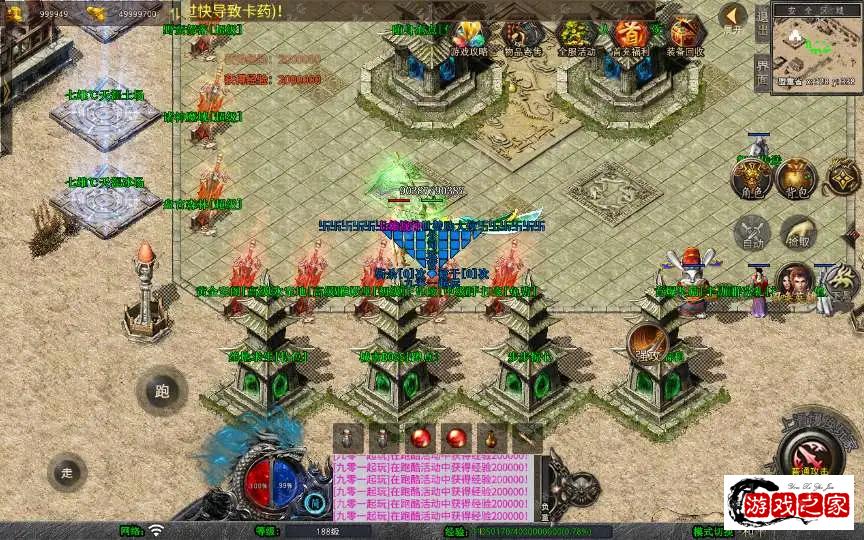The height and width of the screenshot is (540, 864).
Task: Open the 游戏攻略 game guide icon
Action: click(469, 36)
